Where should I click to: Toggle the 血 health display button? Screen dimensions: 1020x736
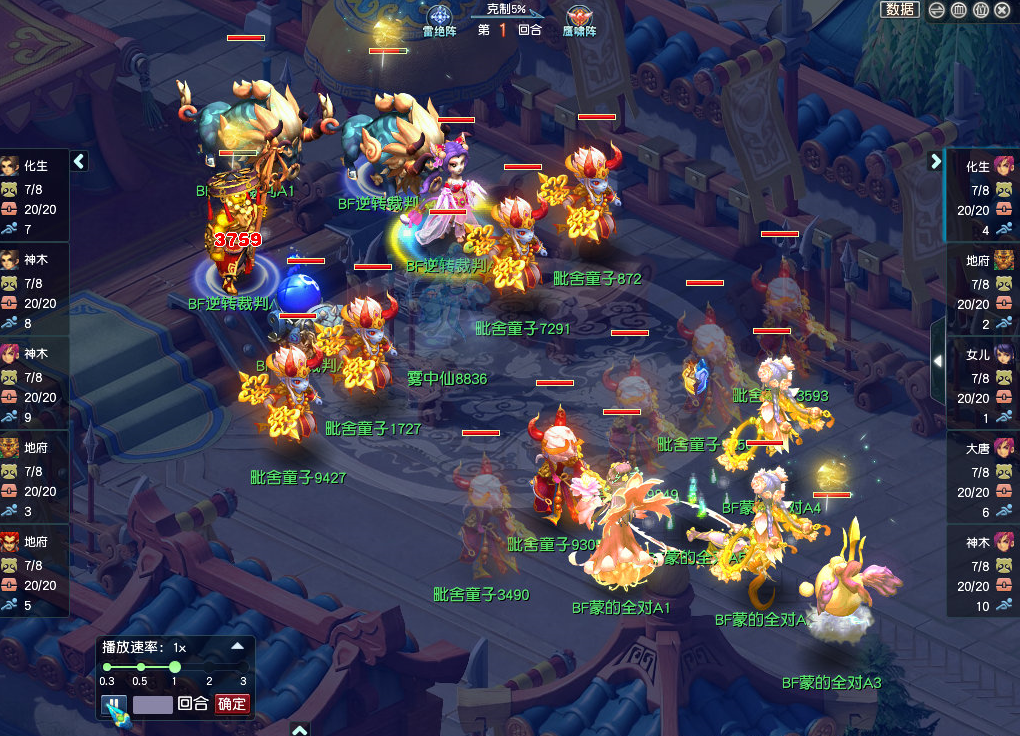tap(959, 9)
